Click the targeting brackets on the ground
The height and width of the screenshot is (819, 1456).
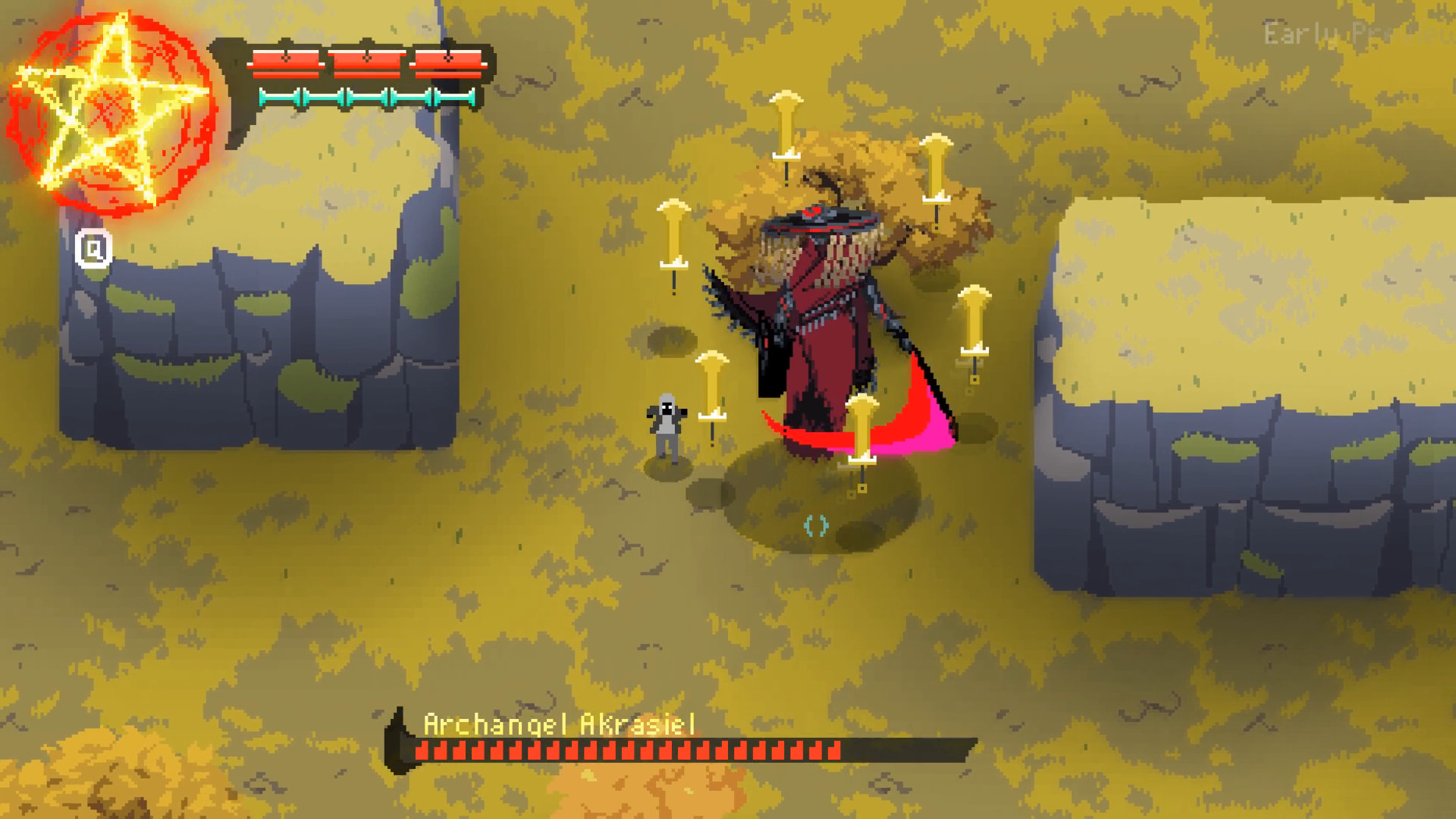coord(815,523)
